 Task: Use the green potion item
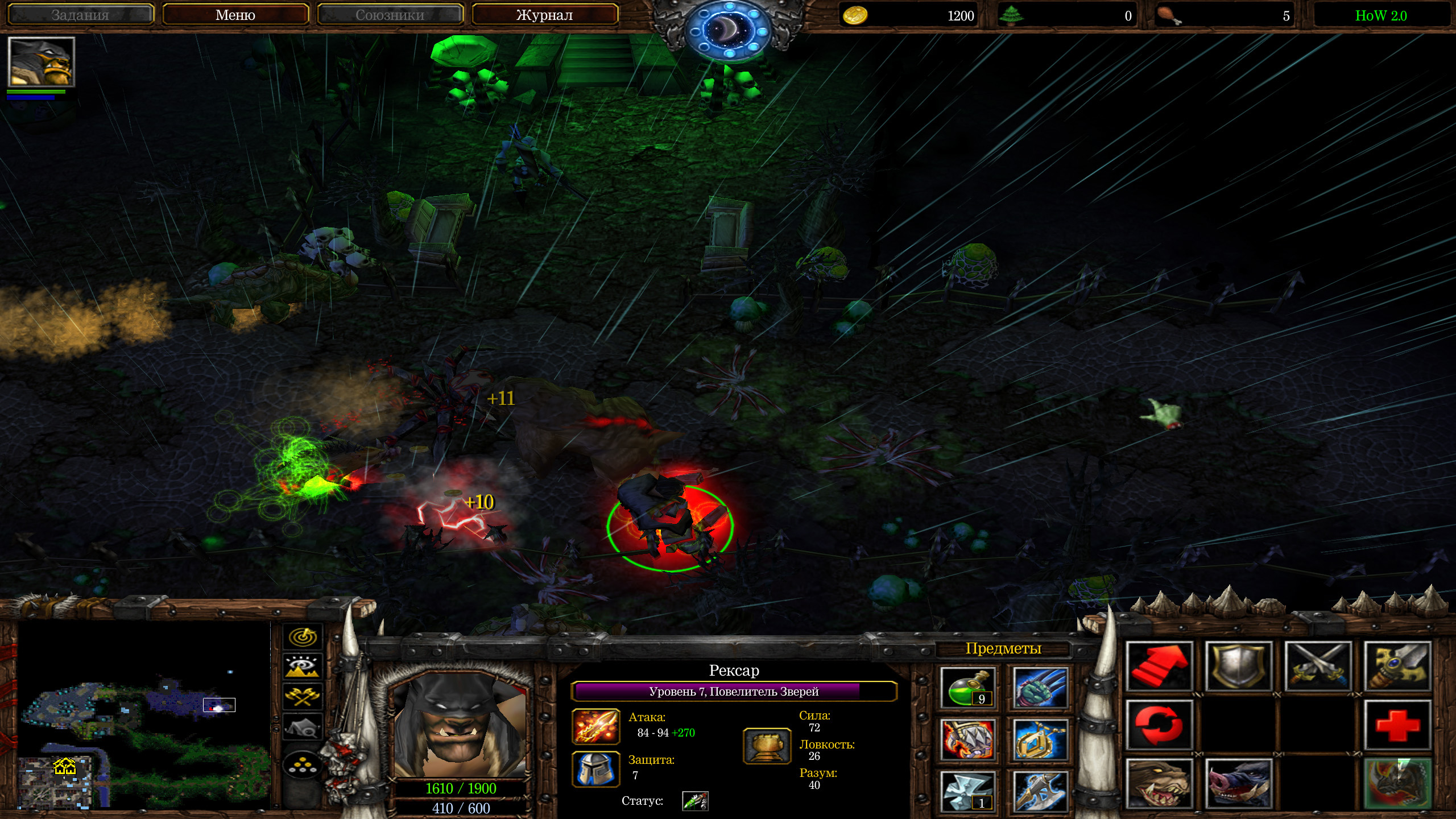tap(967, 688)
